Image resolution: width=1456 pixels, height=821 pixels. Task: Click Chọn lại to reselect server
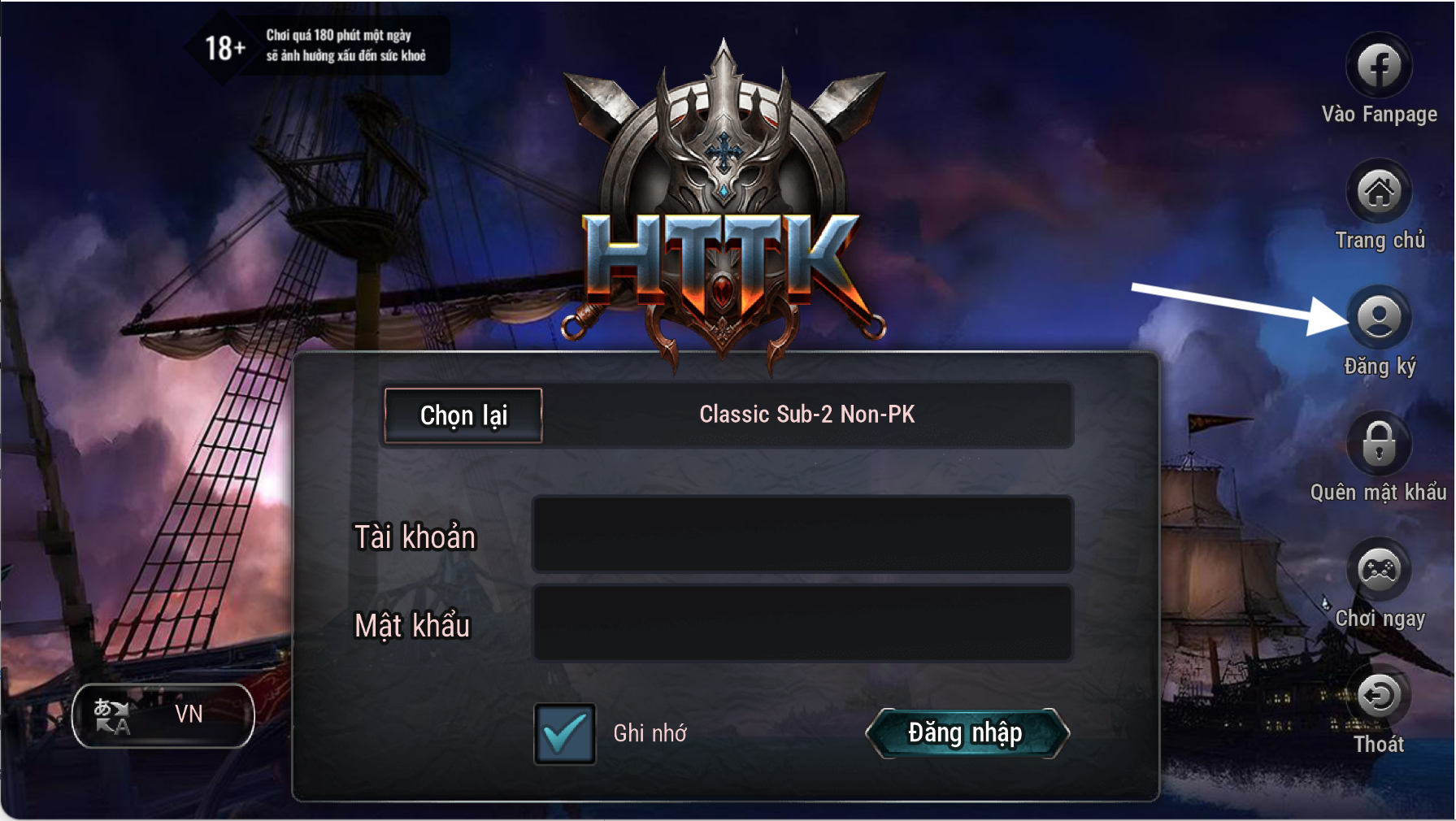[463, 415]
